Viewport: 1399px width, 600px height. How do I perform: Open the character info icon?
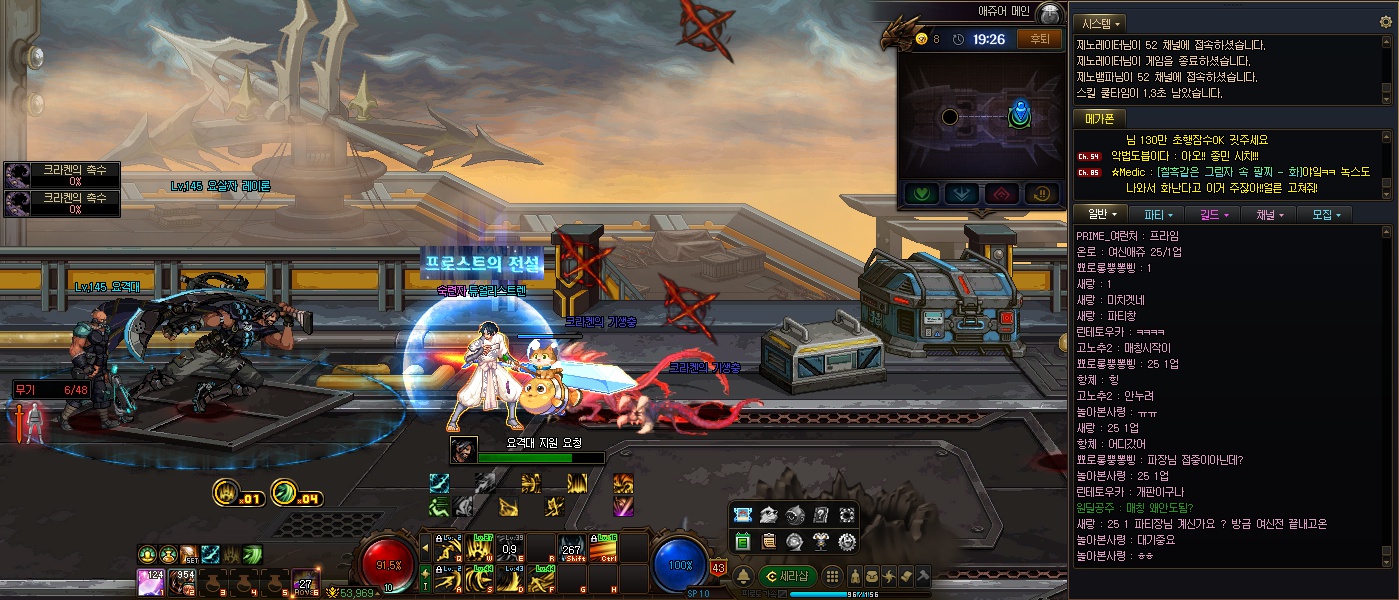click(x=856, y=576)
